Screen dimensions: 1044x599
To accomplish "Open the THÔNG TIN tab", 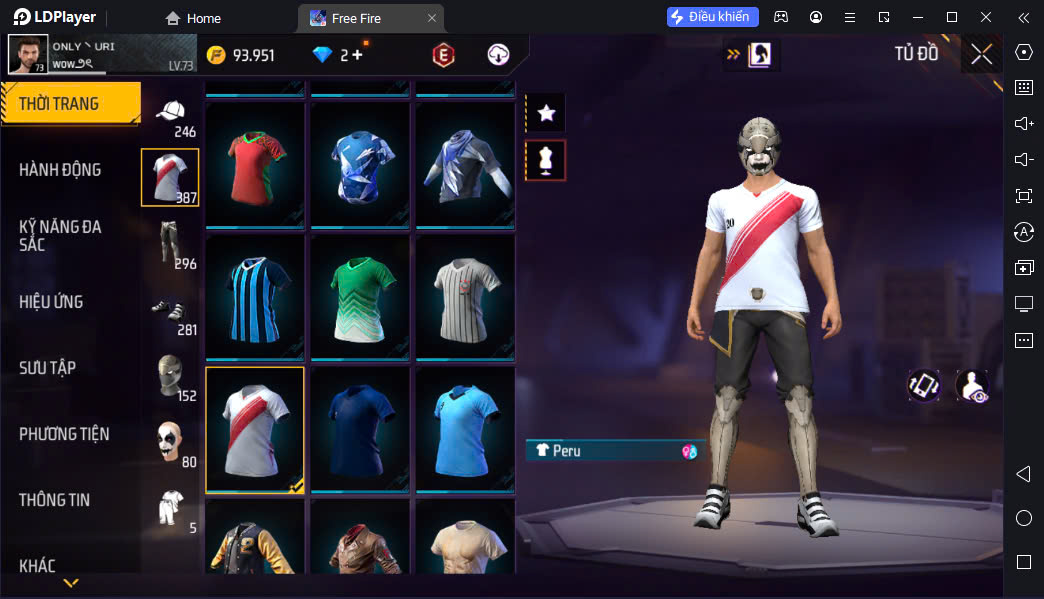I will pos(54,500).
